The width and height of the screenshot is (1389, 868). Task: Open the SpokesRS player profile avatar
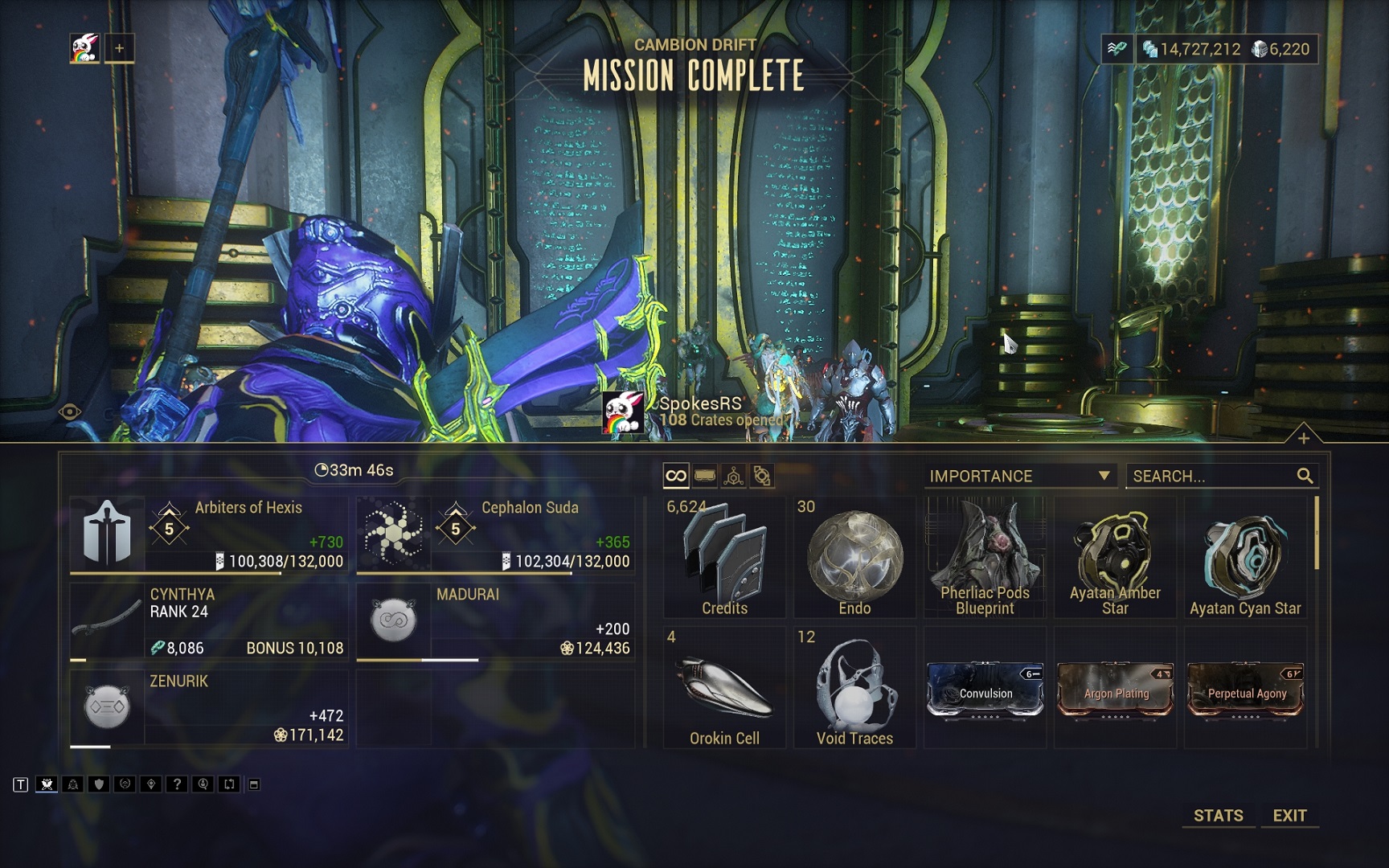(x=623, y=411)
